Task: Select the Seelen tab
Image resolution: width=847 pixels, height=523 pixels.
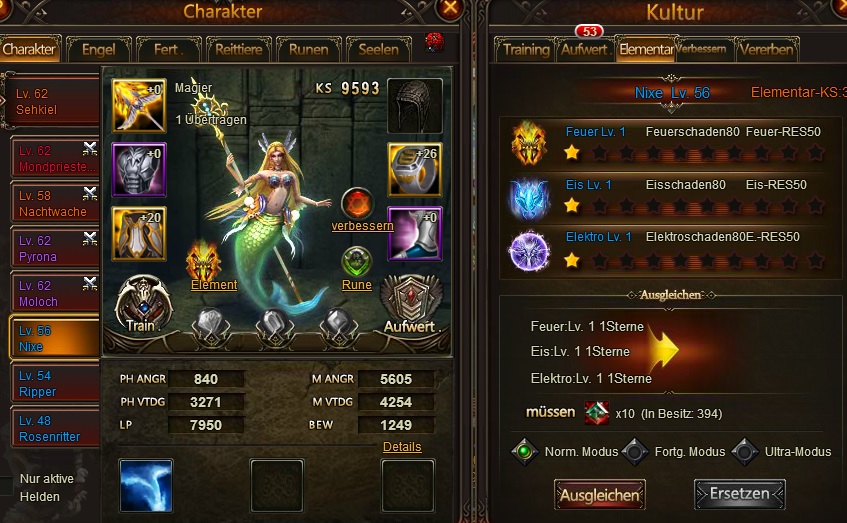Action: click(x=378, y=49)
